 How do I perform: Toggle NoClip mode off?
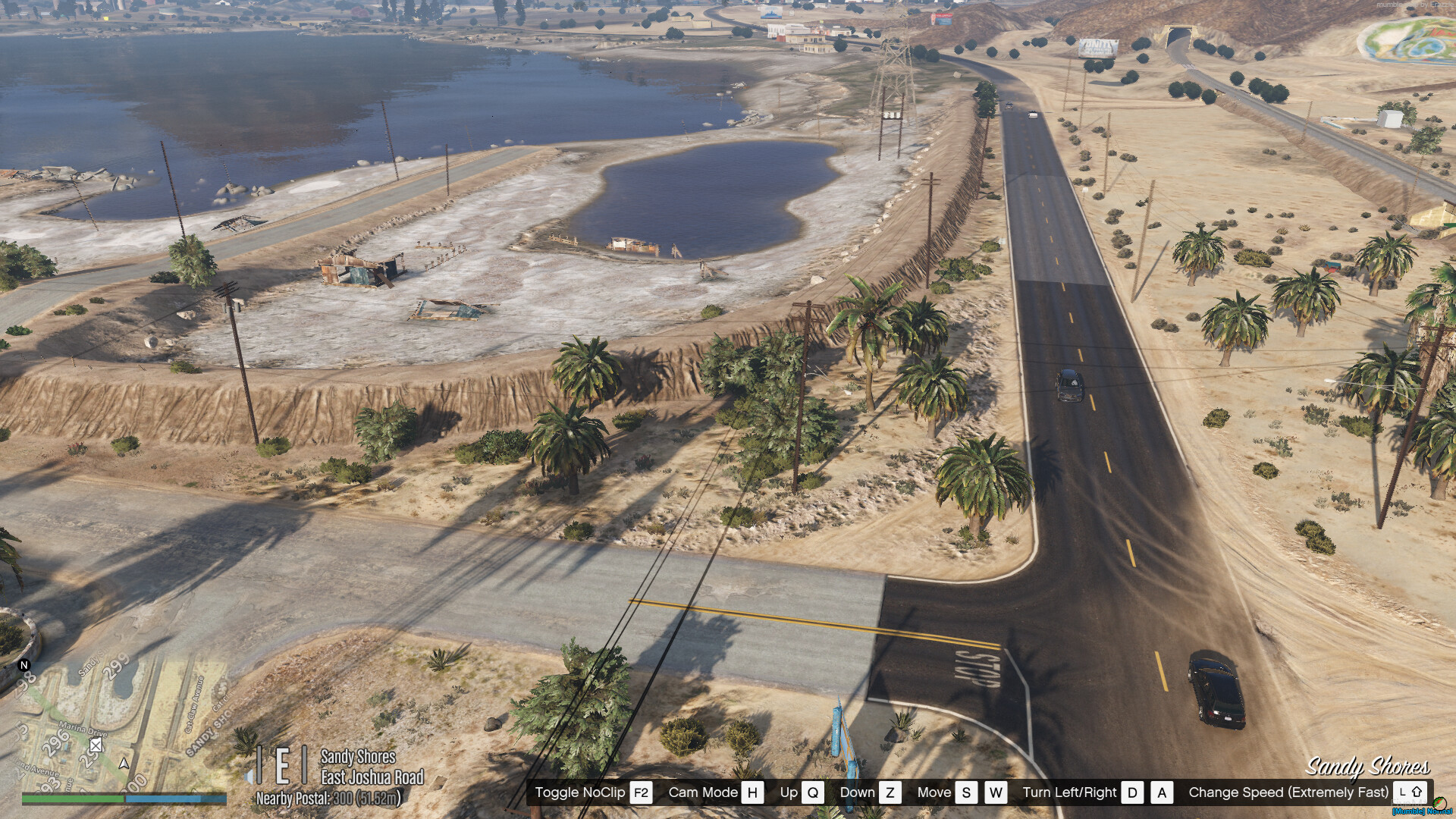[640, 792]
